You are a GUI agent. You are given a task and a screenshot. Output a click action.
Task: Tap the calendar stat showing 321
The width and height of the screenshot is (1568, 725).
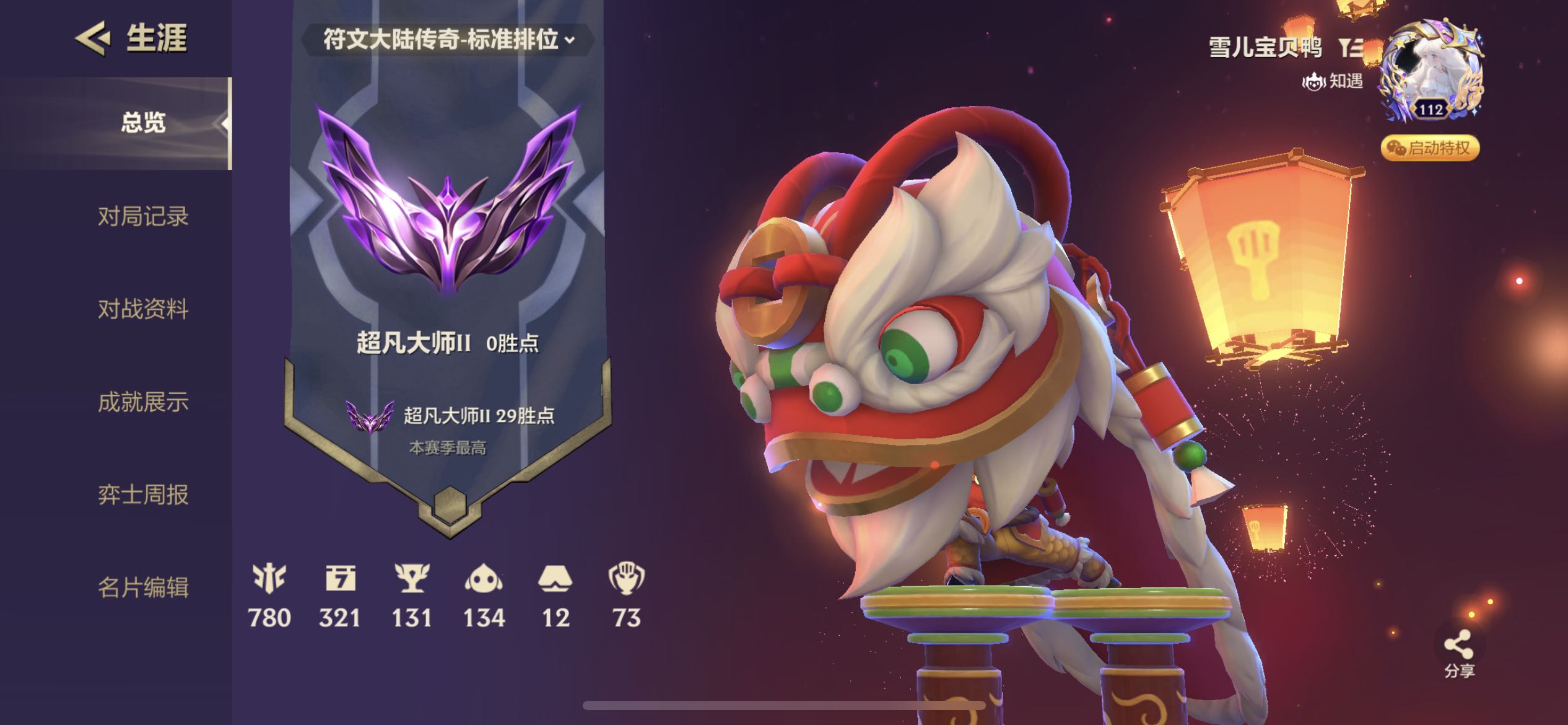pos(340,595)
